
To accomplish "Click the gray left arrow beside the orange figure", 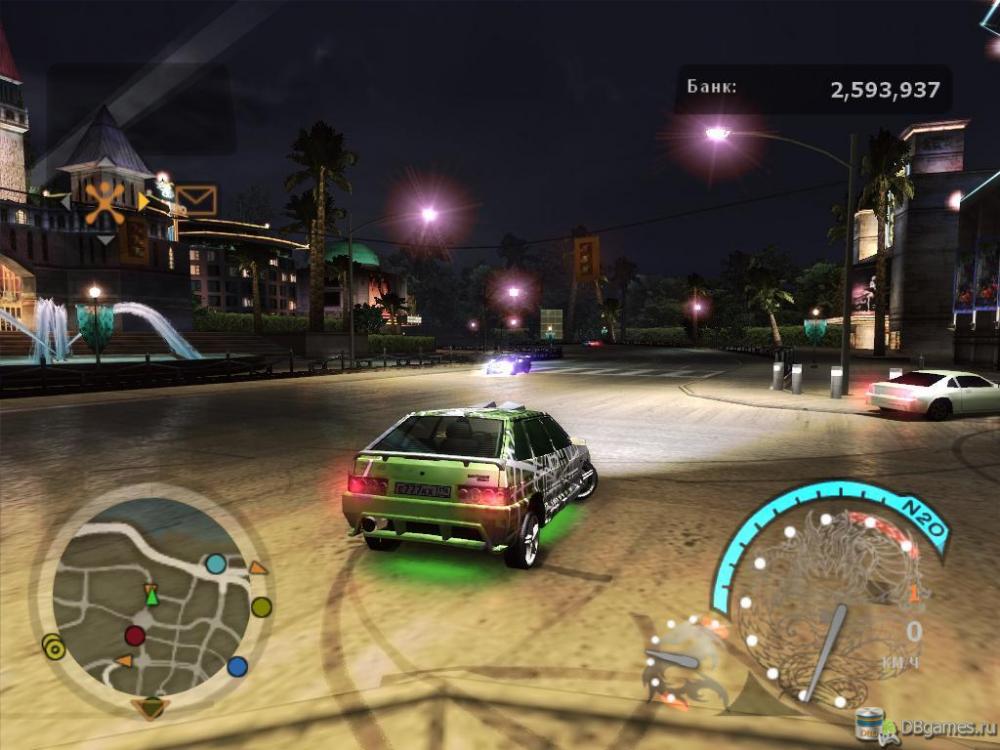I will (66, 203).
